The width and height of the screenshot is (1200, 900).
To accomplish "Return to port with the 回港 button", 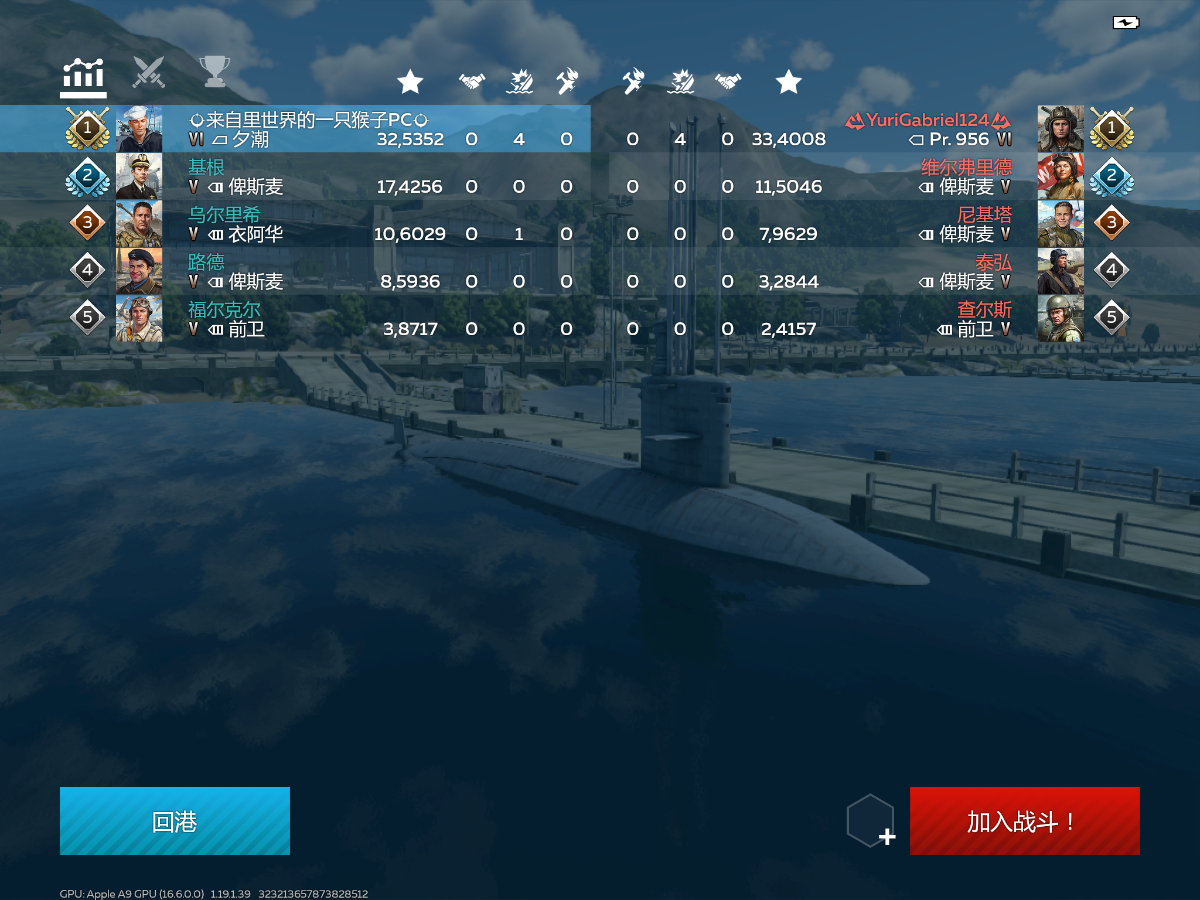I will tap(175, 821).
